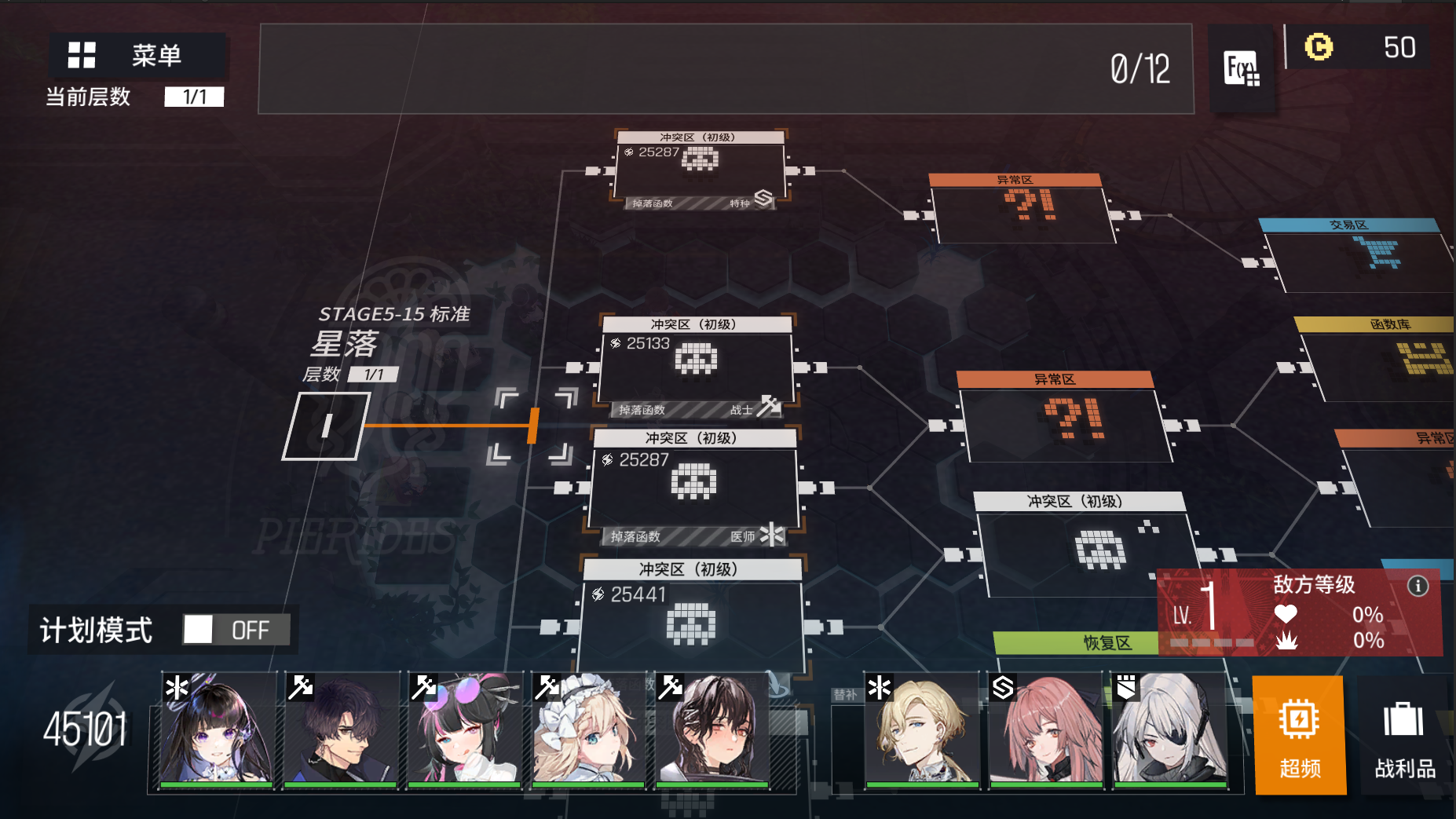The width and height of the screenshot is (1456, 819).
Task: Toggle 计划模式 OFF switch
Action: (x=236, y=629)
